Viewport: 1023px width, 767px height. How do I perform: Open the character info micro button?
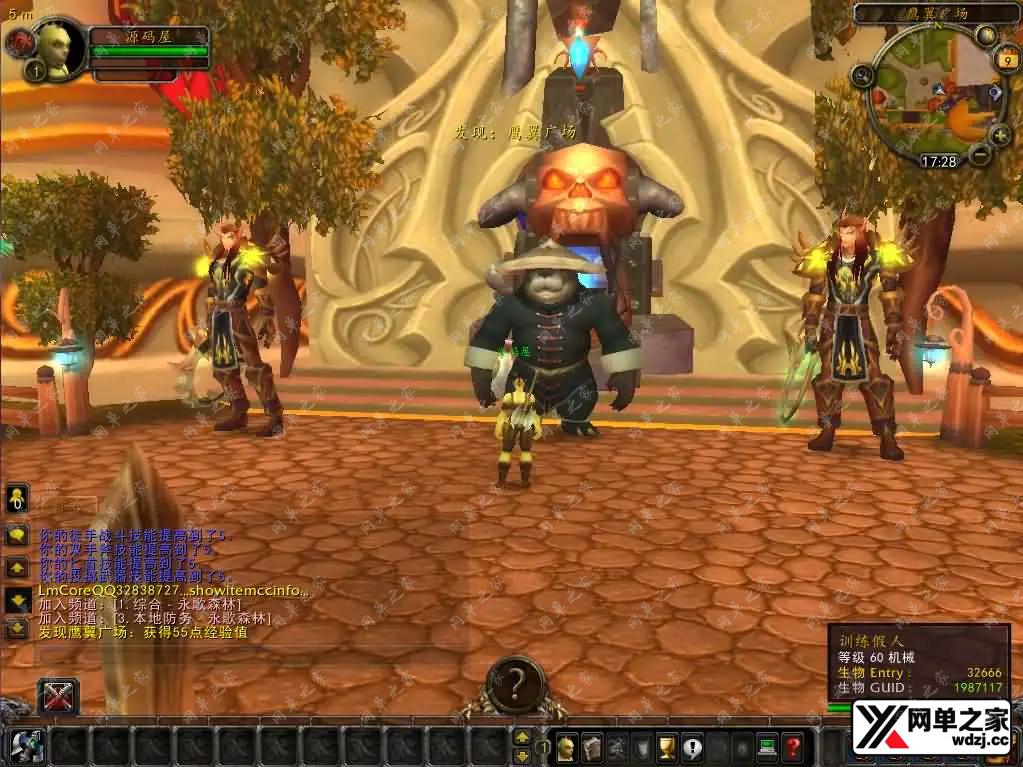pos(566,746)
